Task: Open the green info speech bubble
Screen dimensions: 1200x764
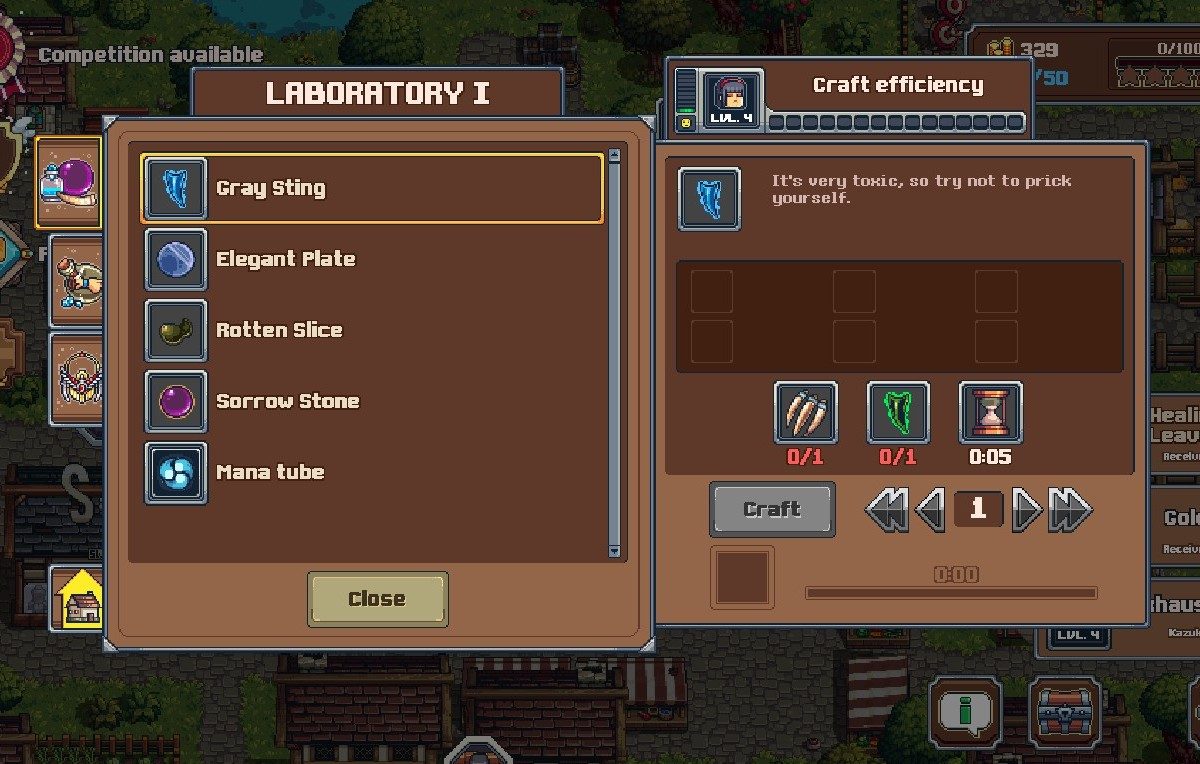Action: coord(965,713)
